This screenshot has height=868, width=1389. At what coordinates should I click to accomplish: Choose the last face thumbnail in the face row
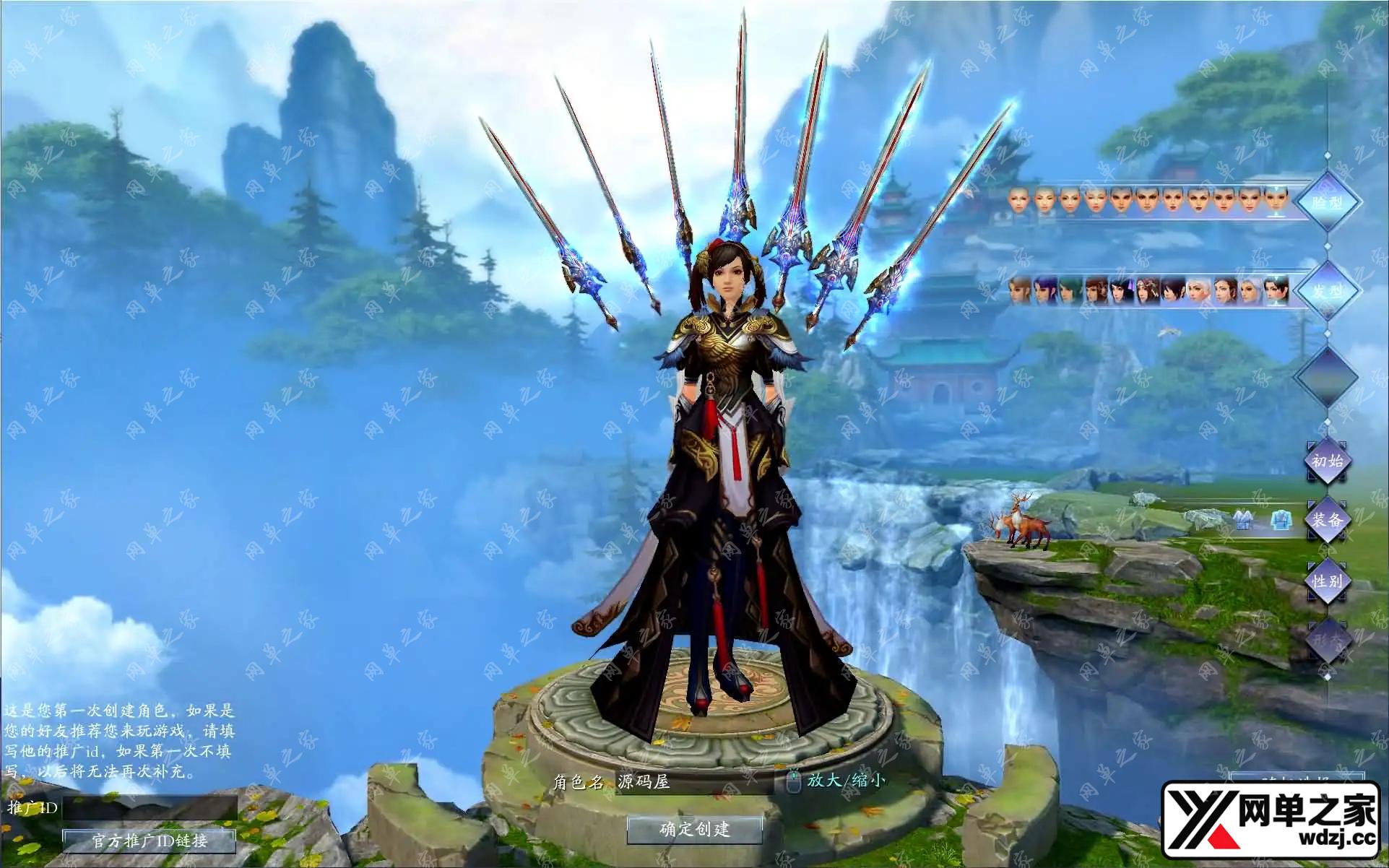(x=1276, y=200)
